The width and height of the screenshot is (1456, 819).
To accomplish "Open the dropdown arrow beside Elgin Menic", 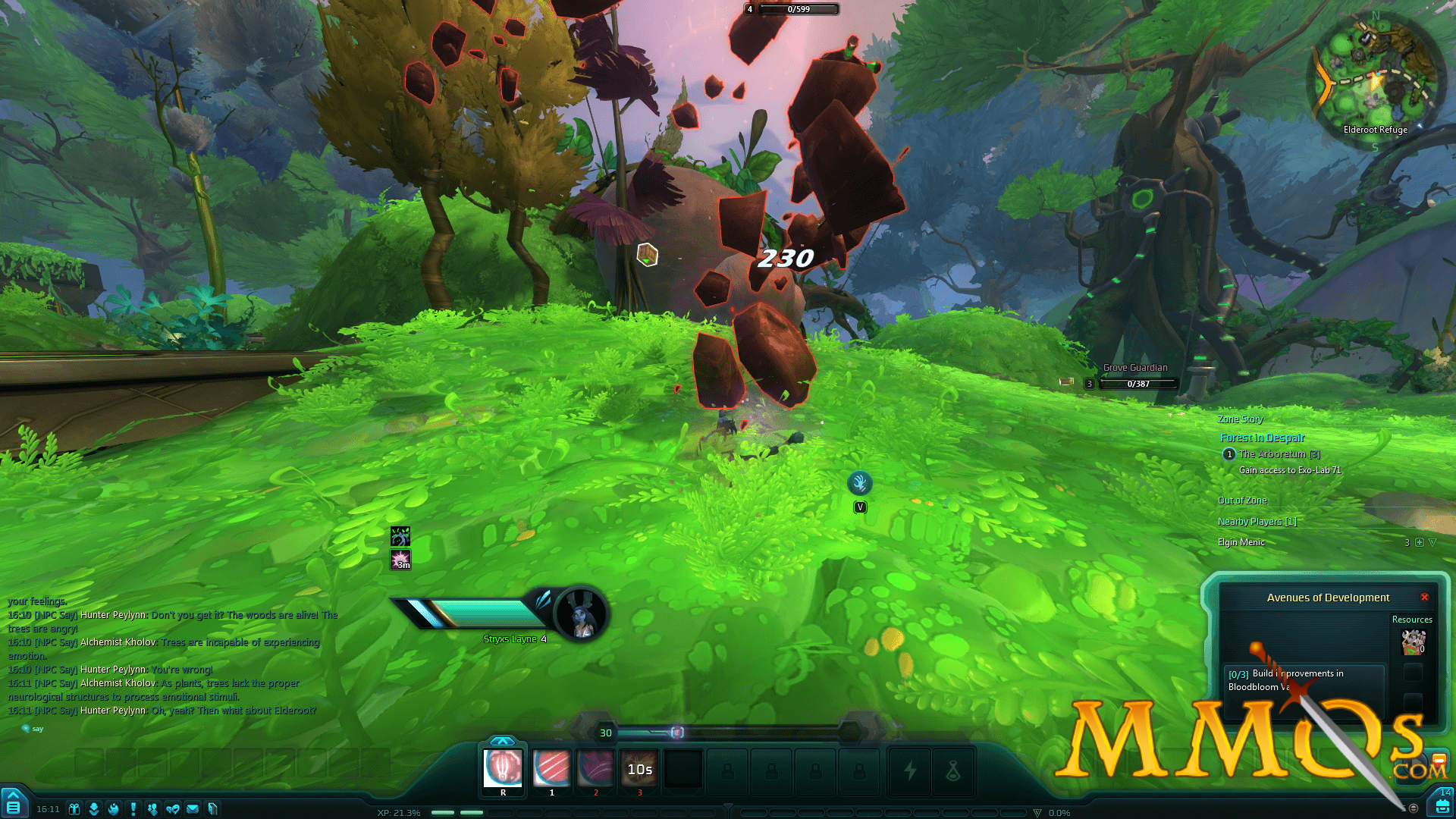I will coord(1432,542).
